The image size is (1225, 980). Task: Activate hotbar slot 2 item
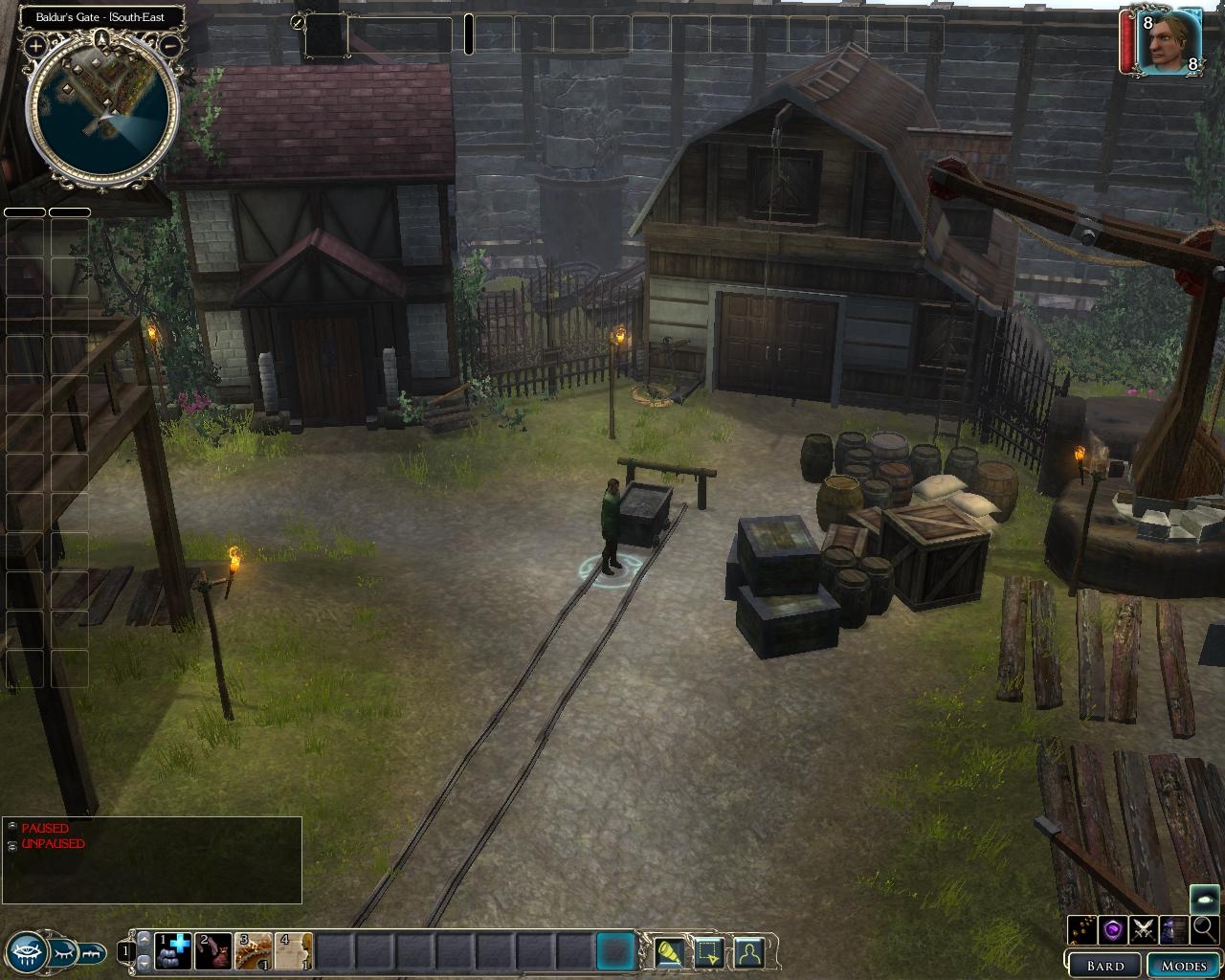click(213, 951)
